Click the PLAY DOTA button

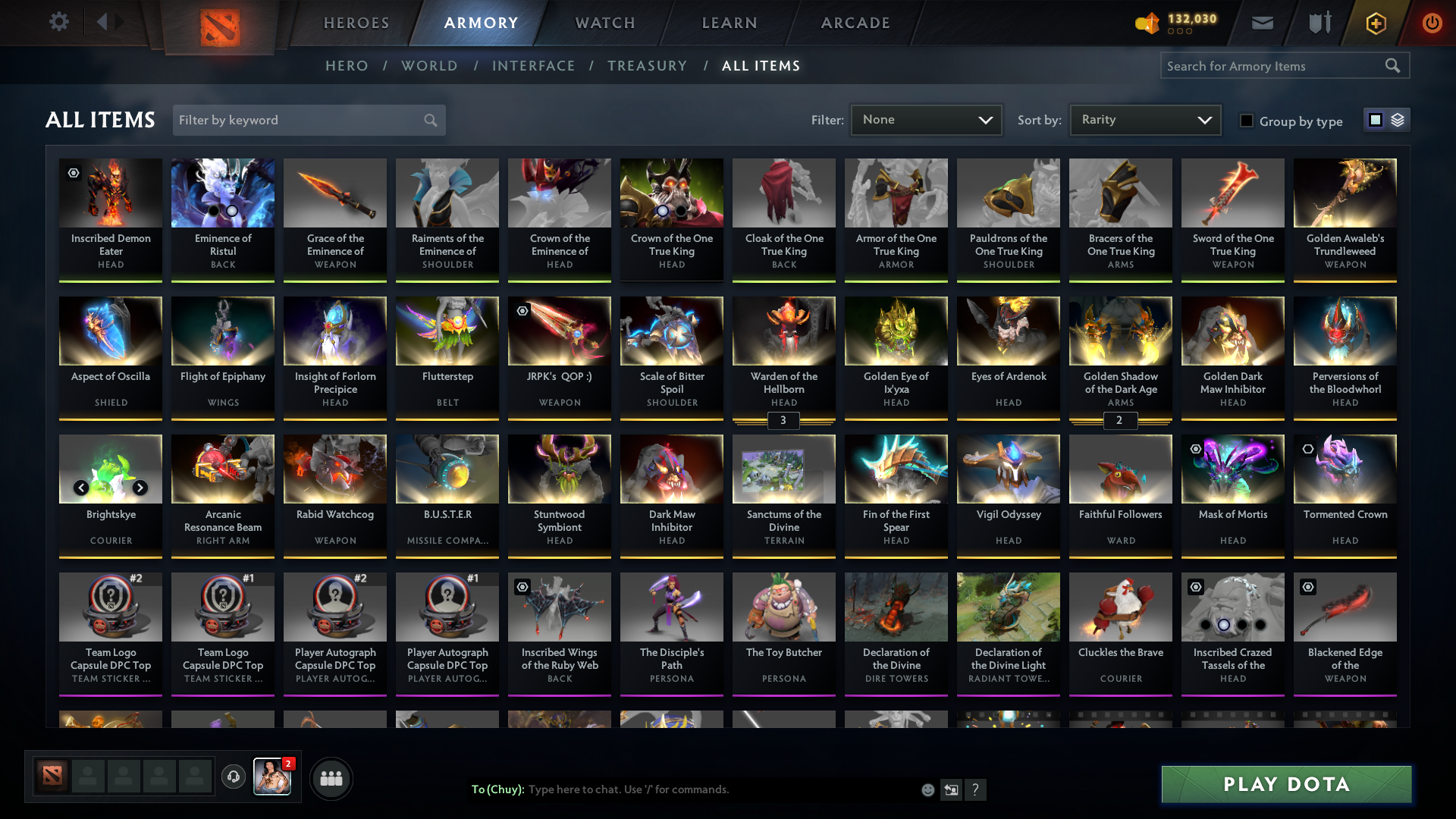coord(1285,785)
